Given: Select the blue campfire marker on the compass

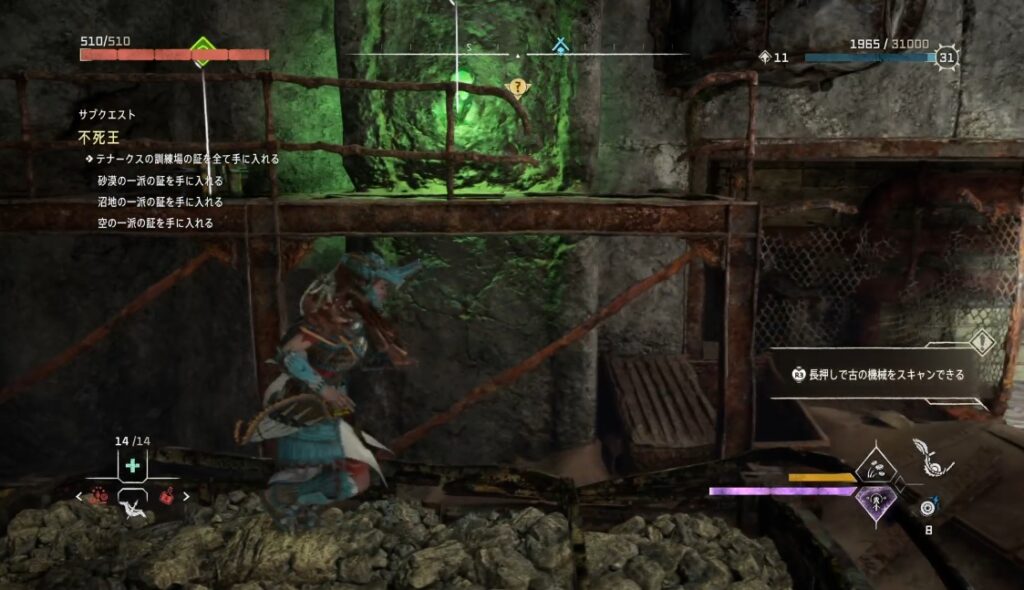Looking at the screenshot, I should point(561,45).
